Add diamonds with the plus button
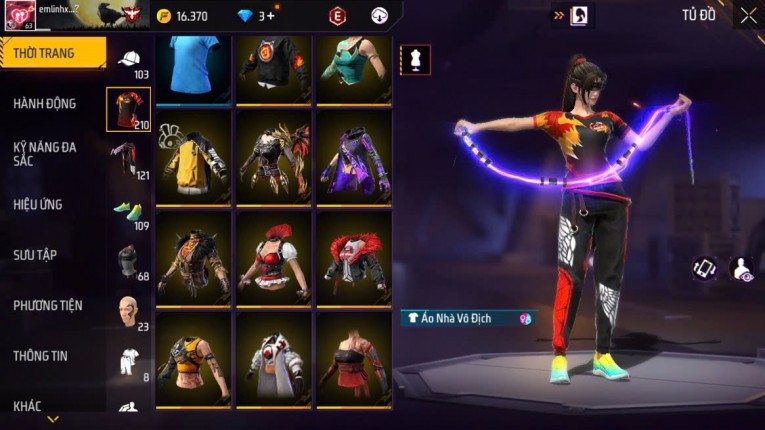 [270, 16]
